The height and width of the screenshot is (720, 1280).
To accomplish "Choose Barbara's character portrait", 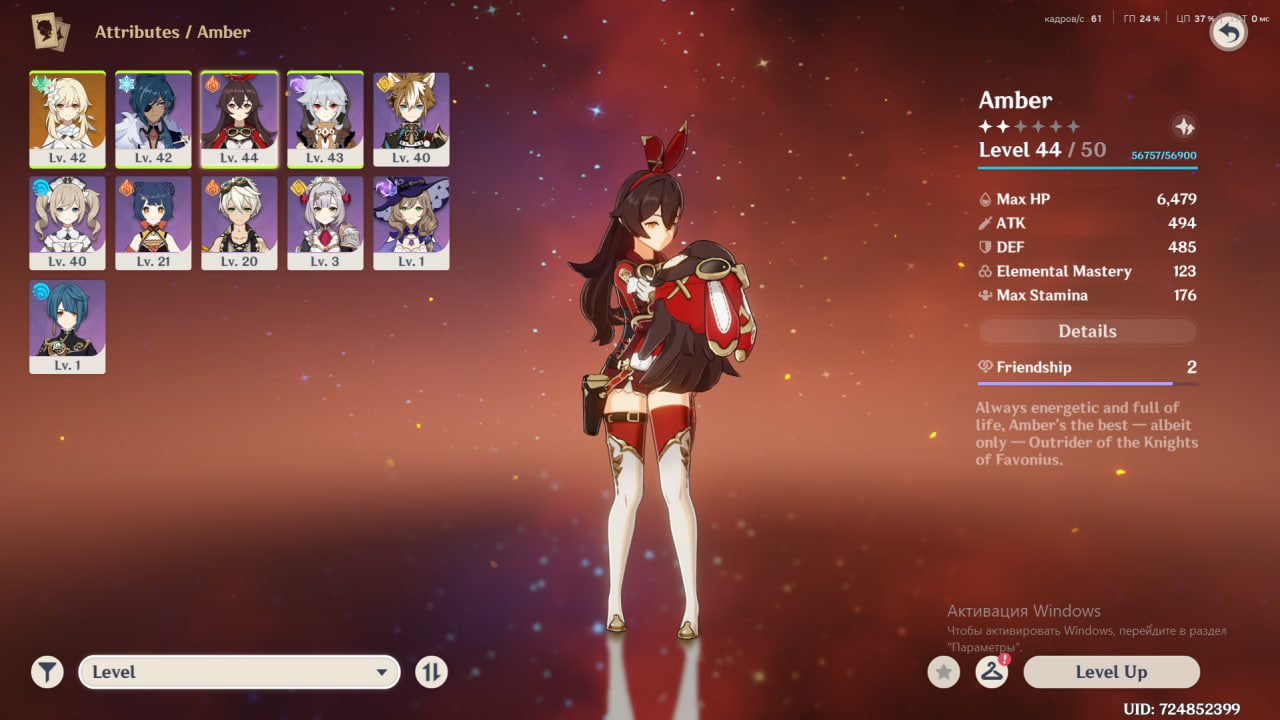I will click(67, 222).
